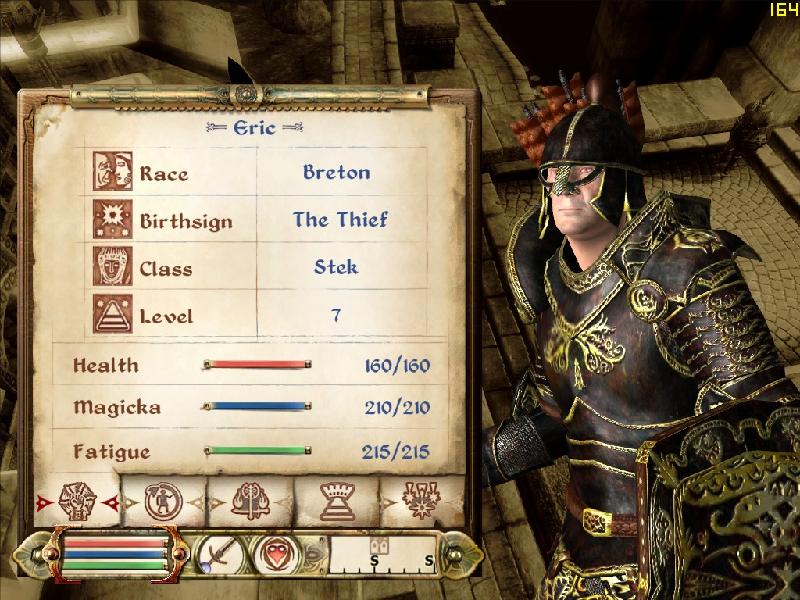Select the stats button with tri-colored bars

[x=115, y=553]
